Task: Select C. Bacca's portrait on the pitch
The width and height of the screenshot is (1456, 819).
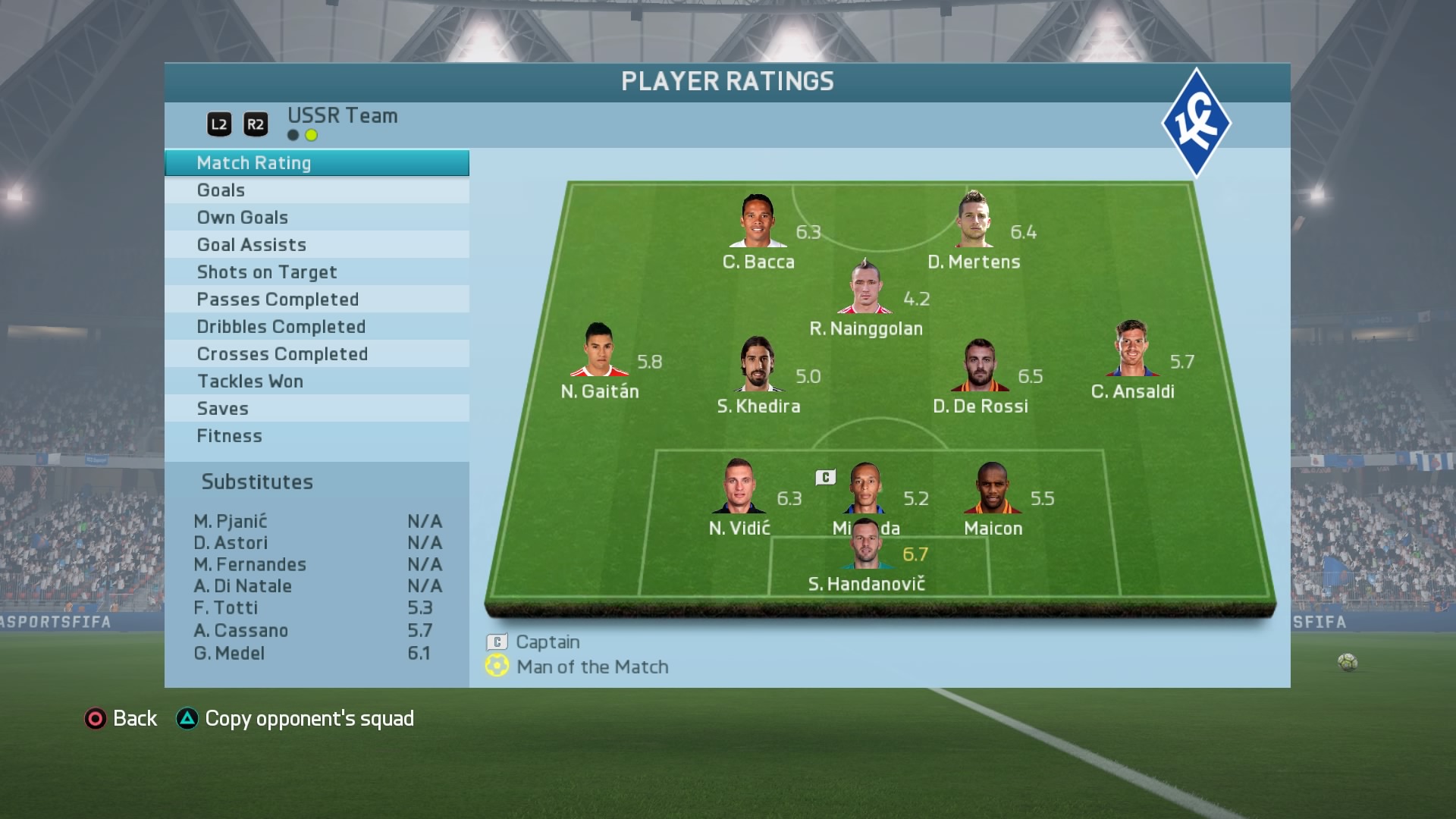Action: tap(758, 221)
